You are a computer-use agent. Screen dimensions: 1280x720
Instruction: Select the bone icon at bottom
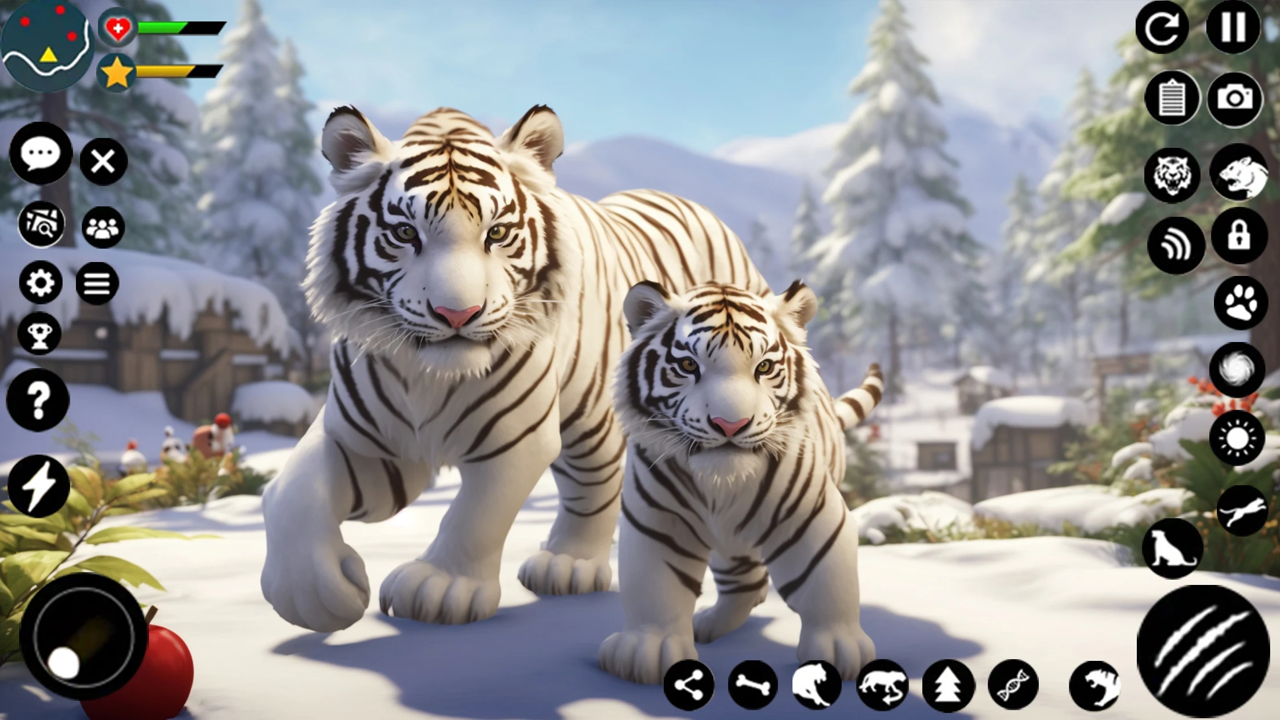[751, 685]
